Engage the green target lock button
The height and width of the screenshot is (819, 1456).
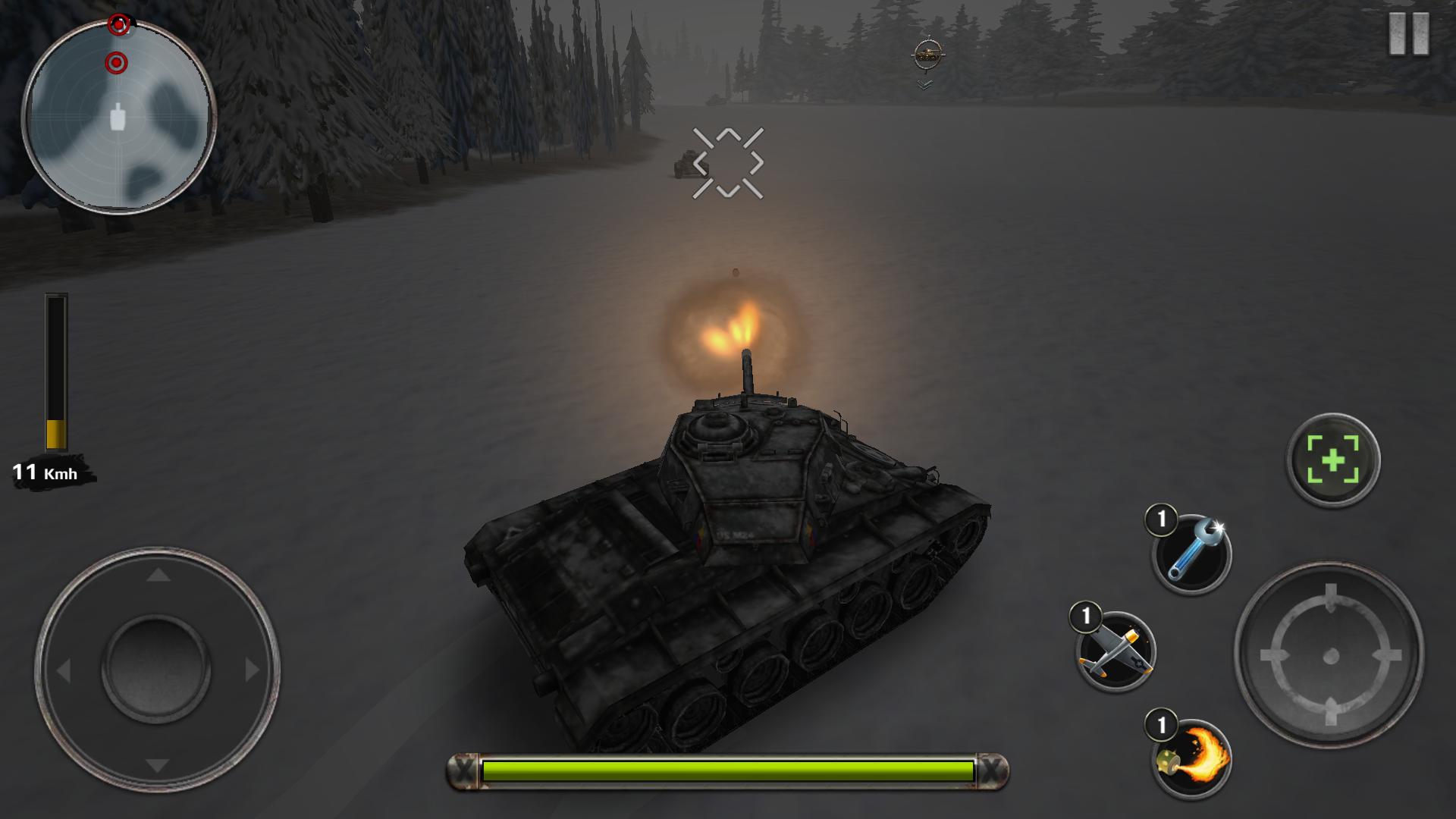click(x=1334, y=460)
